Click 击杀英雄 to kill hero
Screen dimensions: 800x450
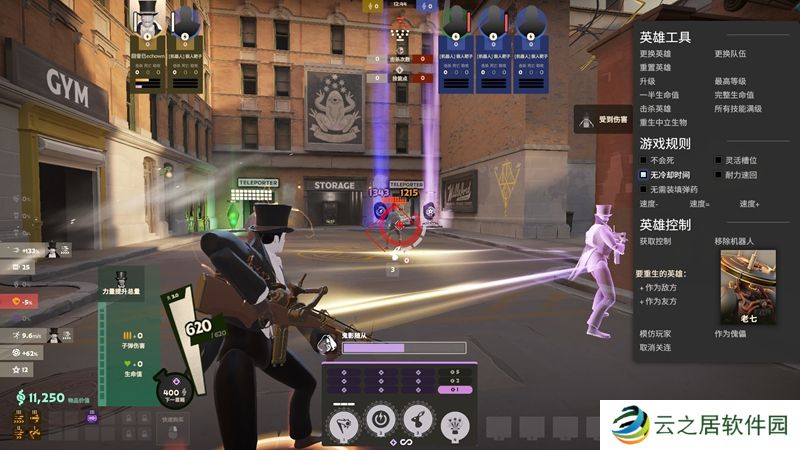click(x=655, y=109)
